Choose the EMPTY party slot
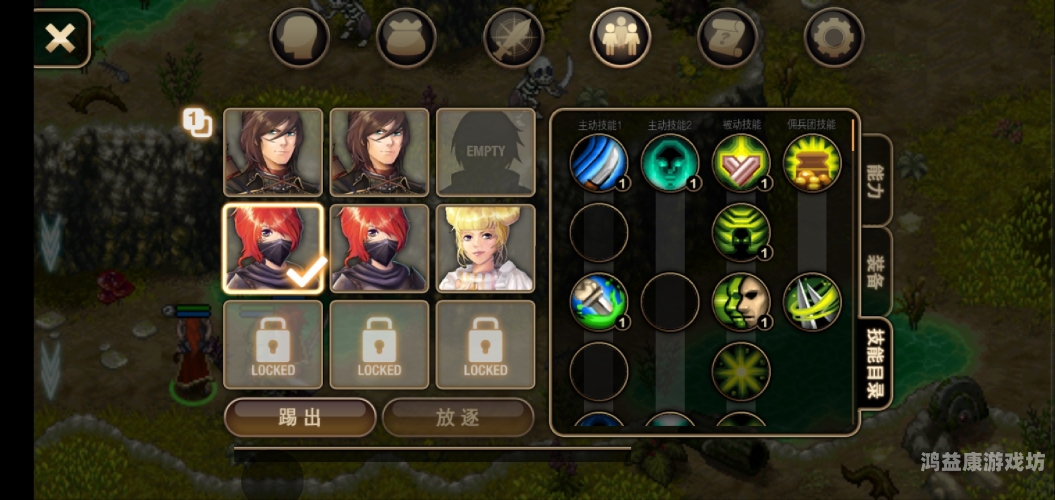Image resolution: width=1055 pixels, height=500 pixels. point(485,152)
